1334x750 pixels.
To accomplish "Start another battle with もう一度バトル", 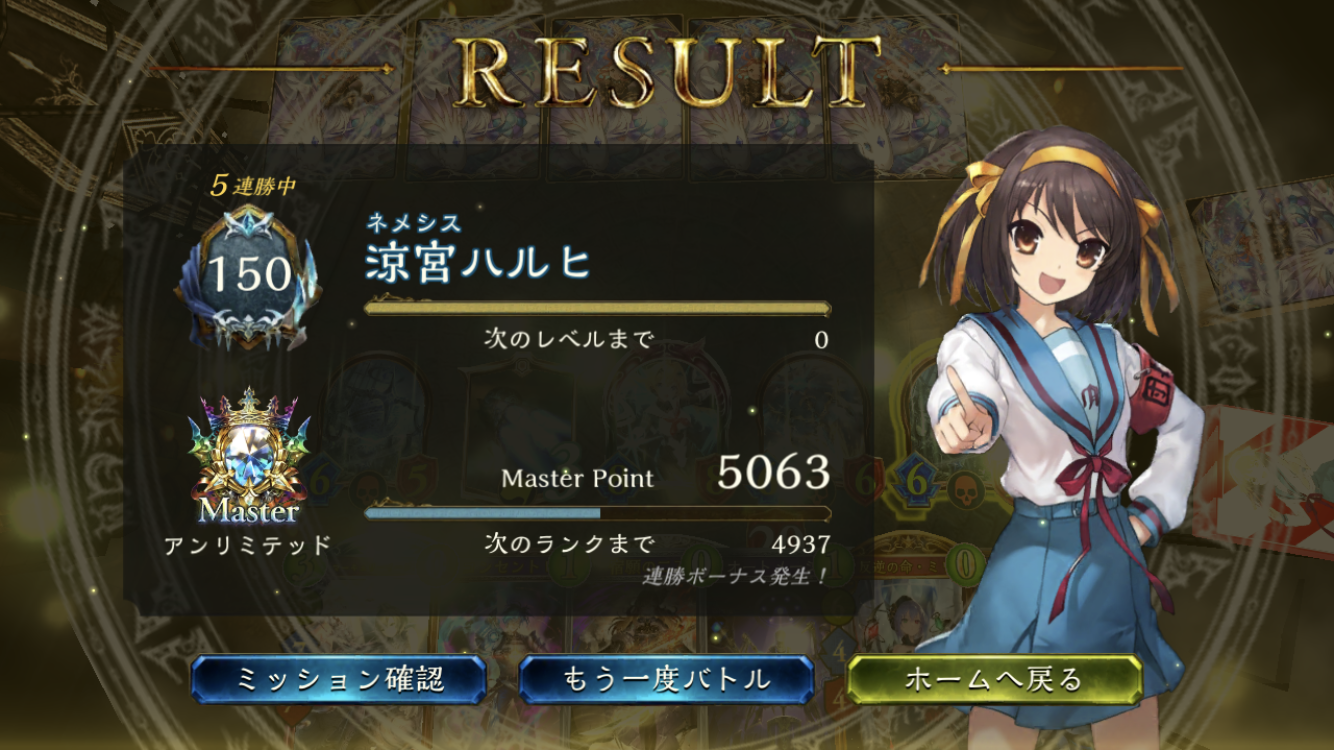I will pos(666,680).
